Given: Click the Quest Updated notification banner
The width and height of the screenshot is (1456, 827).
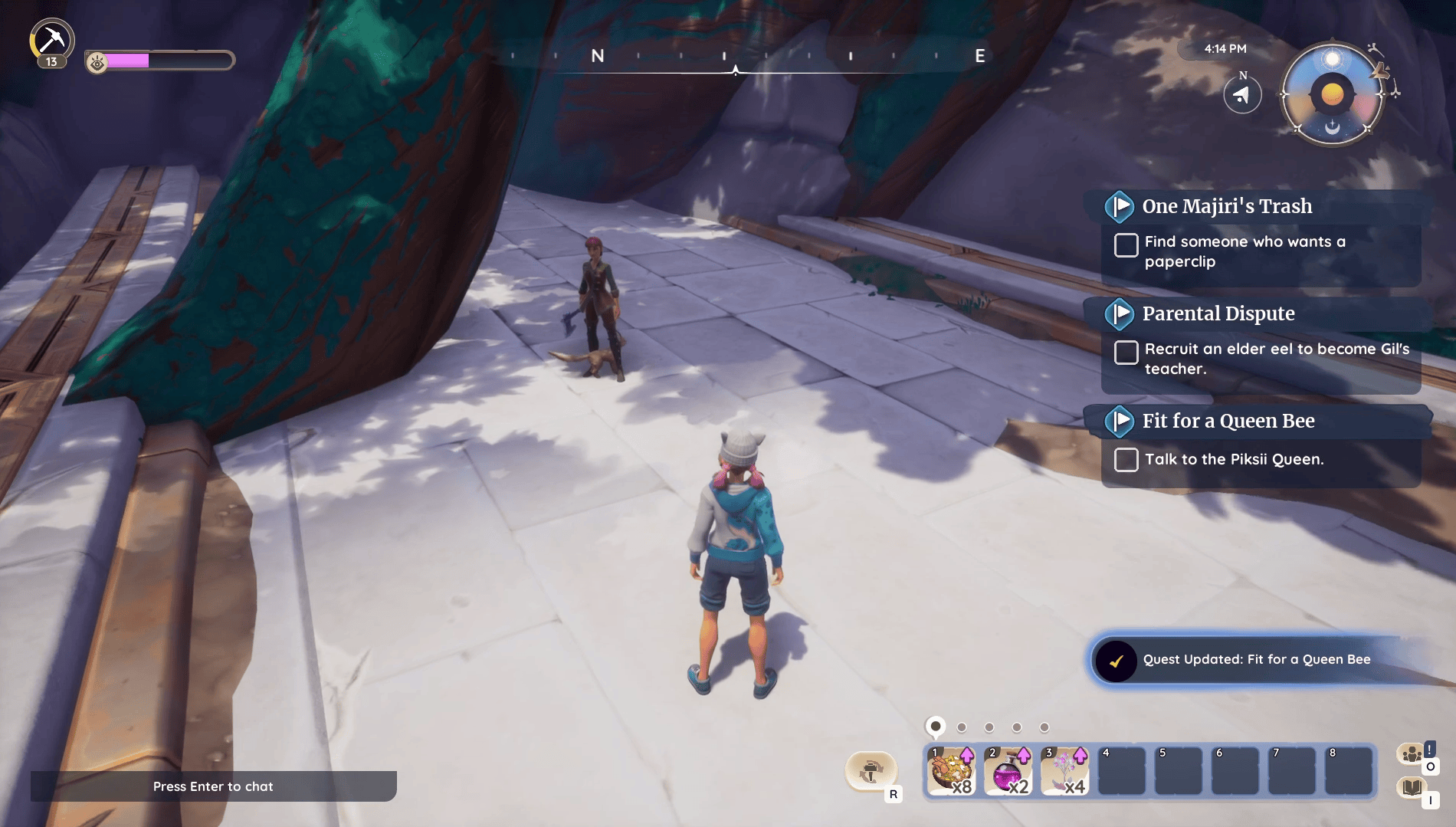Looking at the screenshot, I should click(x=1257, y=660).
